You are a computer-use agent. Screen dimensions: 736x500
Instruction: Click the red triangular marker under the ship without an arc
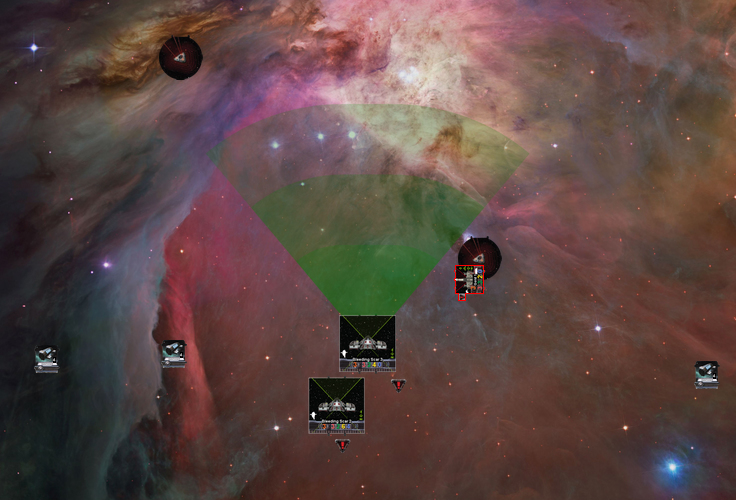tap(342, 444)
